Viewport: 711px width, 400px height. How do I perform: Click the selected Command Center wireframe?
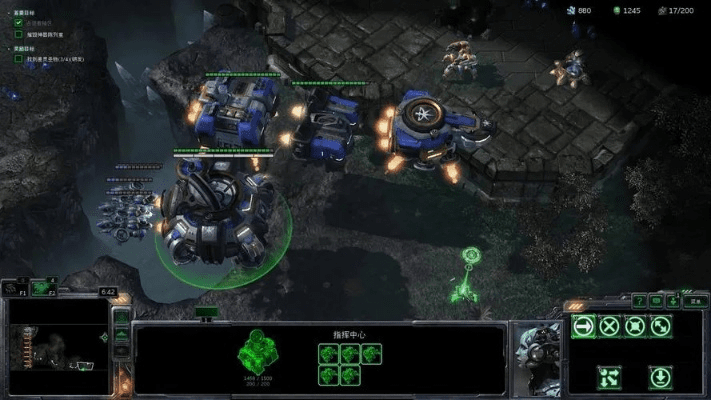point(258,352)
